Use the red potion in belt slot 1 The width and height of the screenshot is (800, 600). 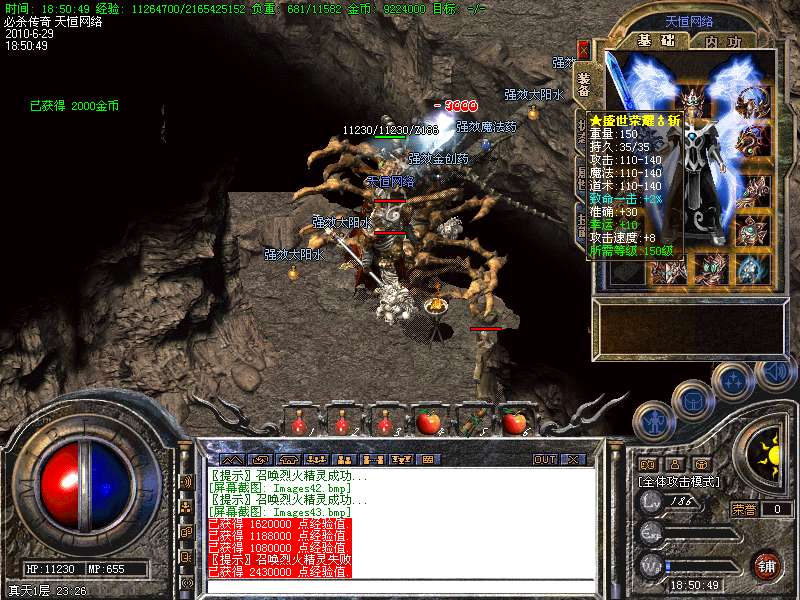(x=298, y=424)
